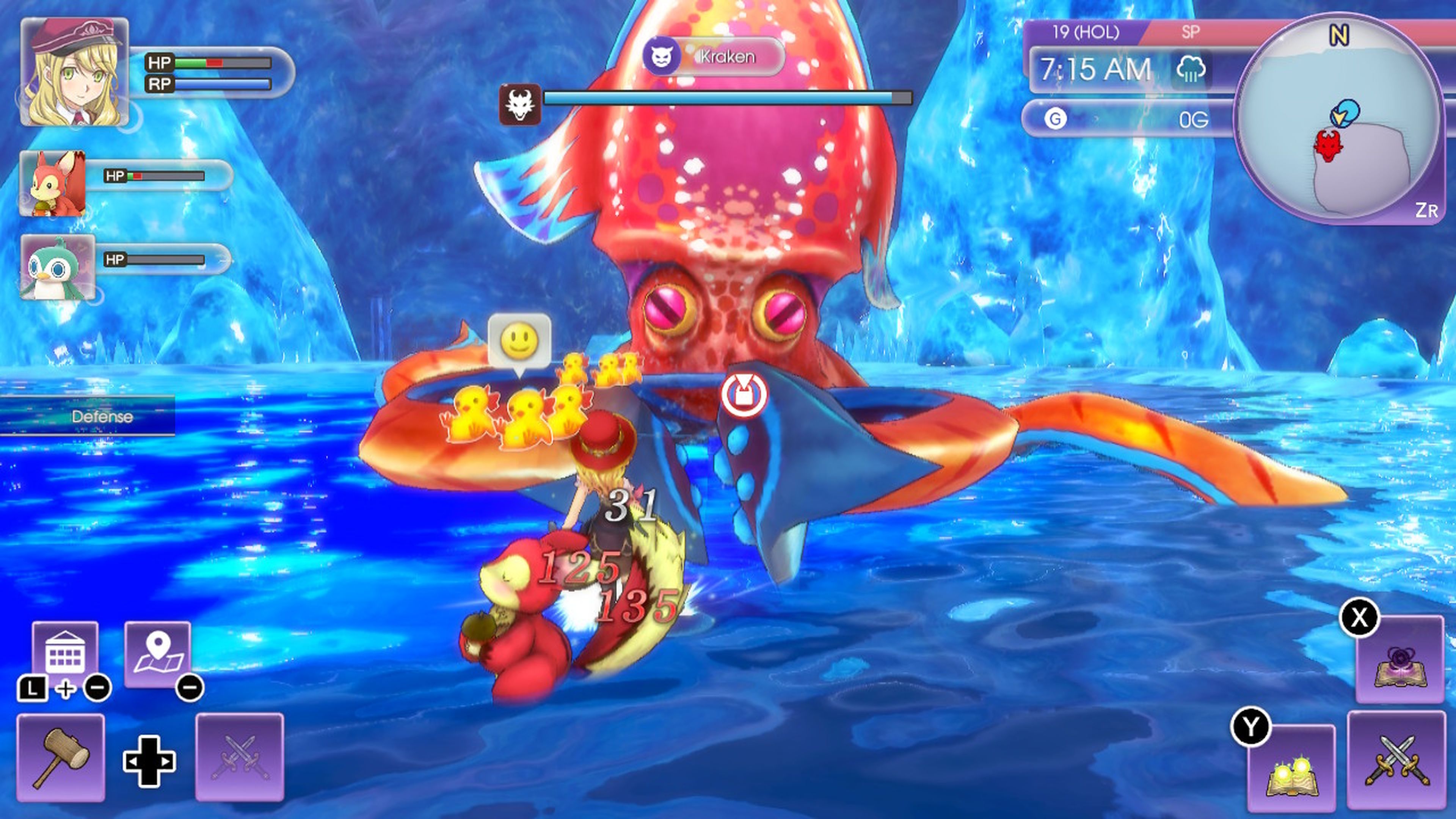1456x819 pixels.
Task: Select the faded dual swords slot
Action: 240,758
